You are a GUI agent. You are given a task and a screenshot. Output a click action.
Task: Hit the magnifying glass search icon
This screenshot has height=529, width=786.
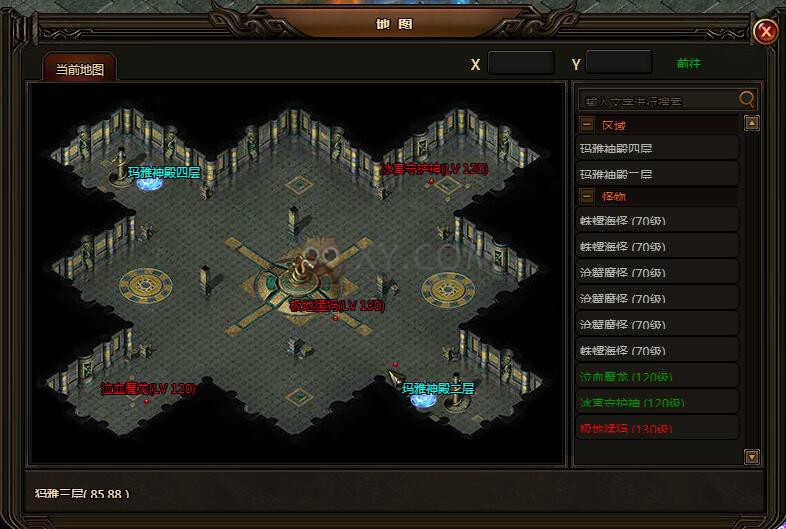coord(747,99)
